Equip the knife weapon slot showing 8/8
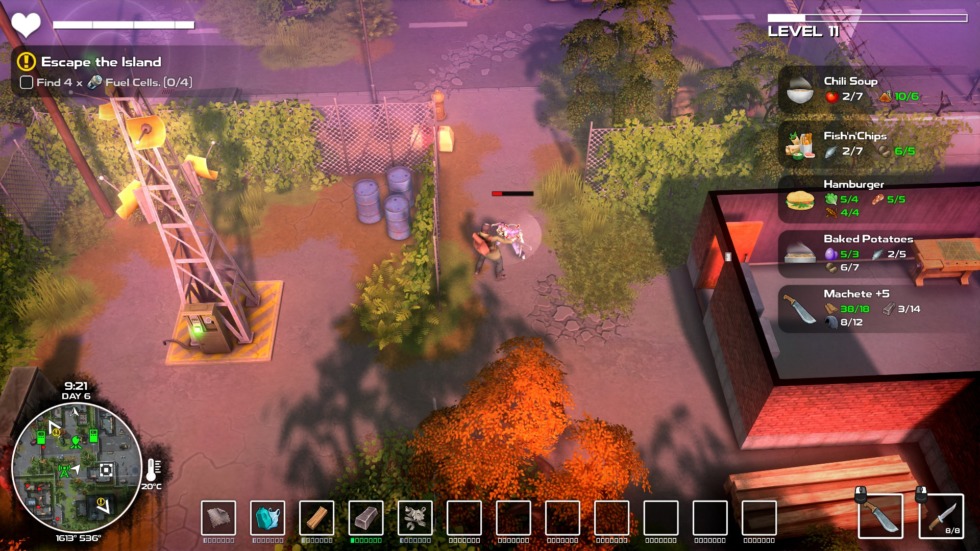 (x=941, y=516)
